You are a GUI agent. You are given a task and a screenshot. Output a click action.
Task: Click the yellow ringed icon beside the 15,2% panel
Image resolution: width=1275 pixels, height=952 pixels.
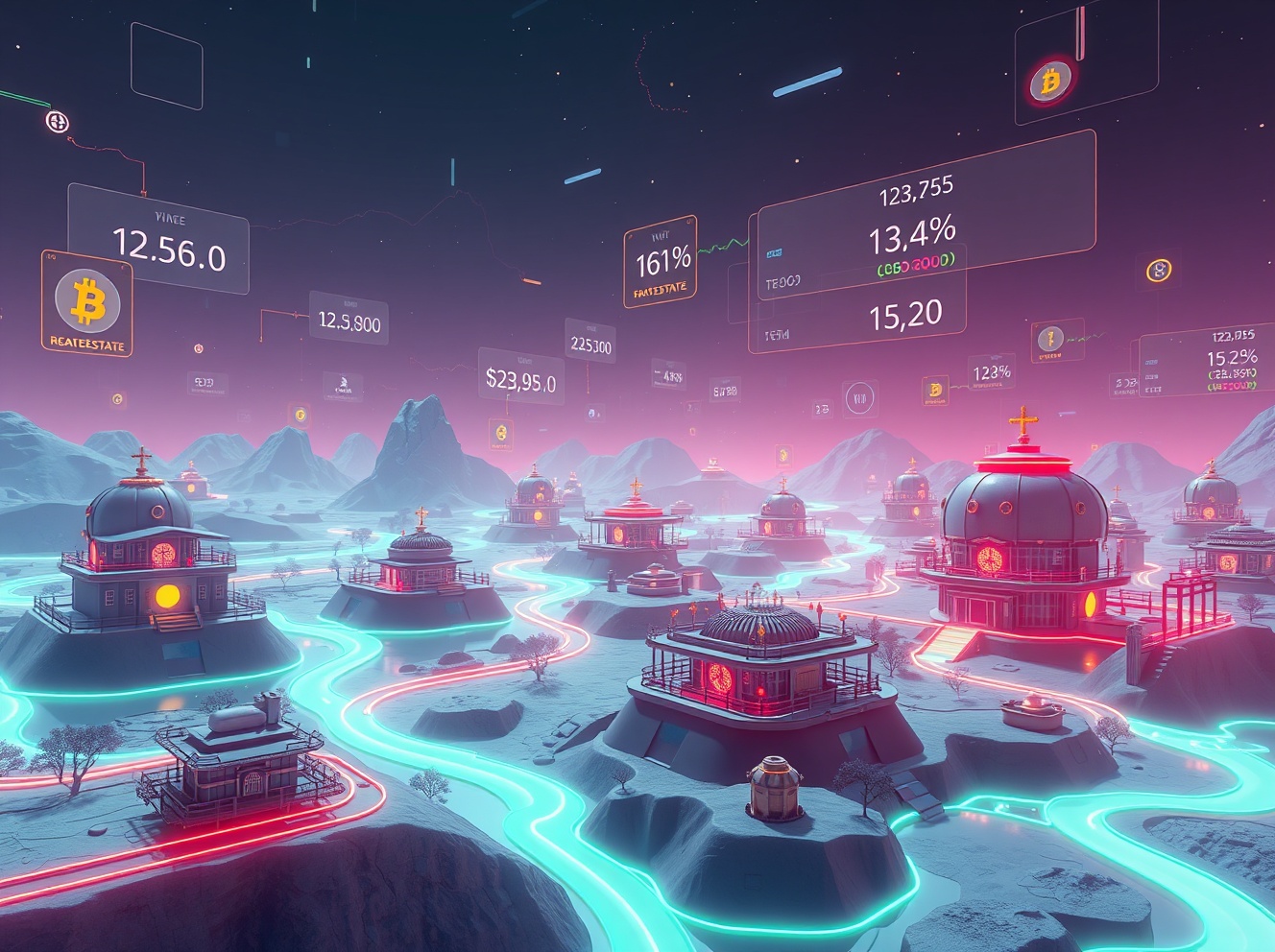coord(1159,271)
